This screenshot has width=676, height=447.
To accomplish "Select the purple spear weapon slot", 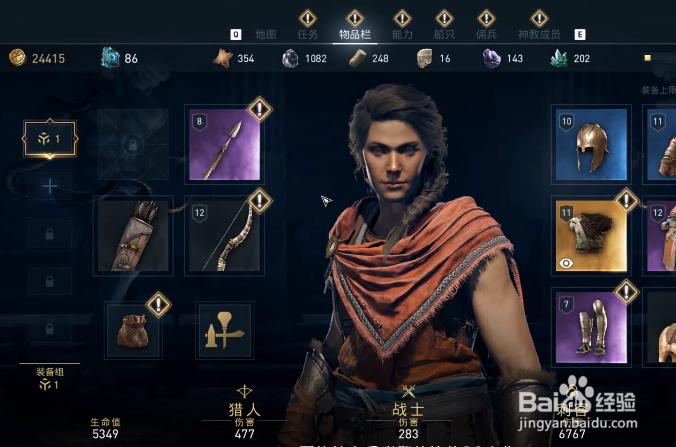I will point(223,144).
